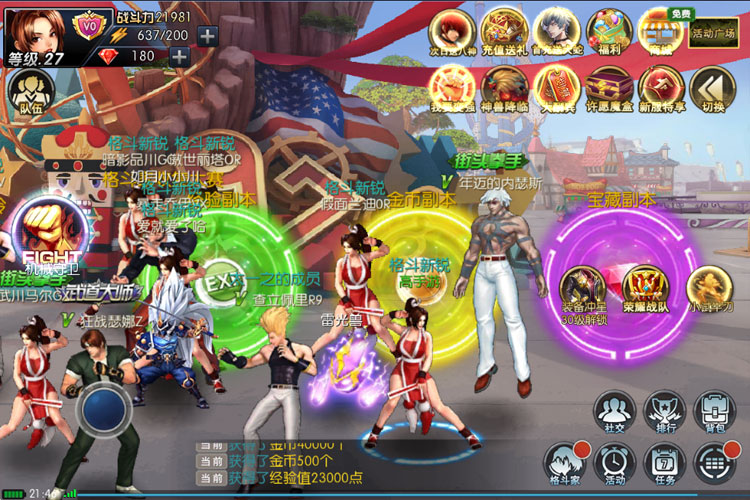This screenshot has width=750, height=500.
Task: Show the 排行 trophy rankings
Action: [x=663, y=412]
